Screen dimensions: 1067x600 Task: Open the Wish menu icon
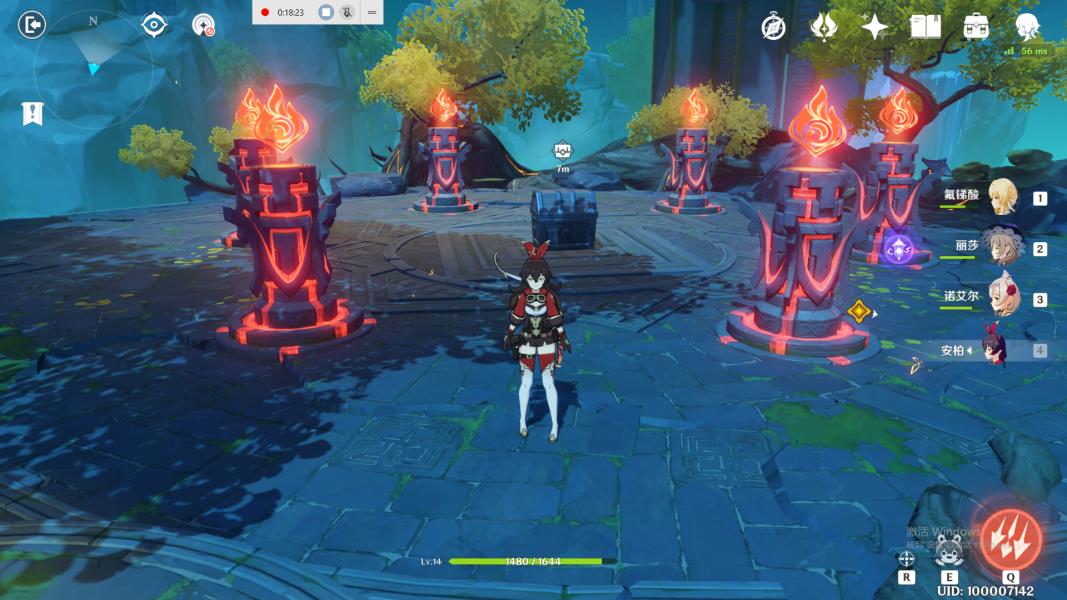[823, 27]
